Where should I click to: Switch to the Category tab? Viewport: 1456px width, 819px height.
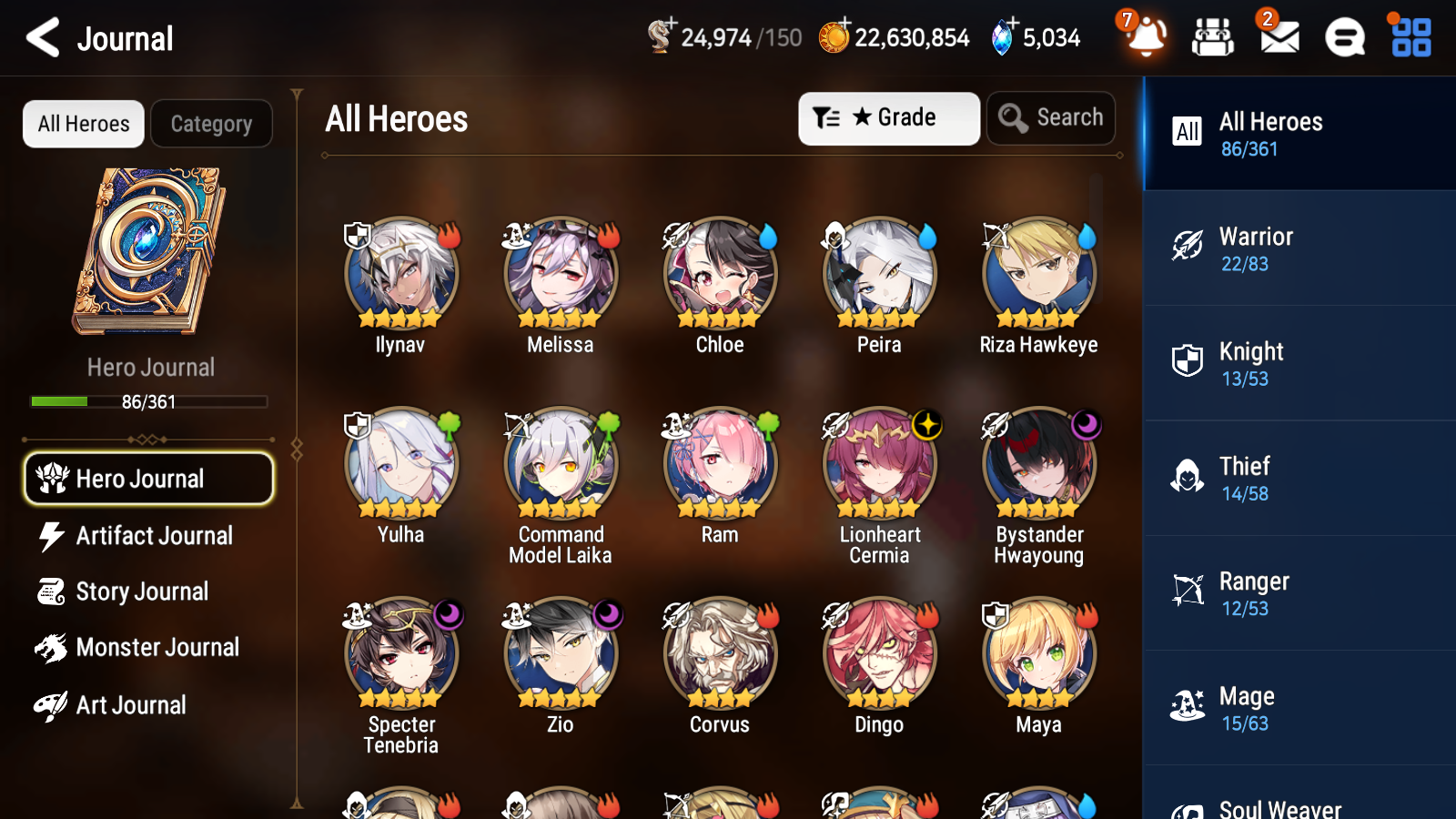(211, 124)
